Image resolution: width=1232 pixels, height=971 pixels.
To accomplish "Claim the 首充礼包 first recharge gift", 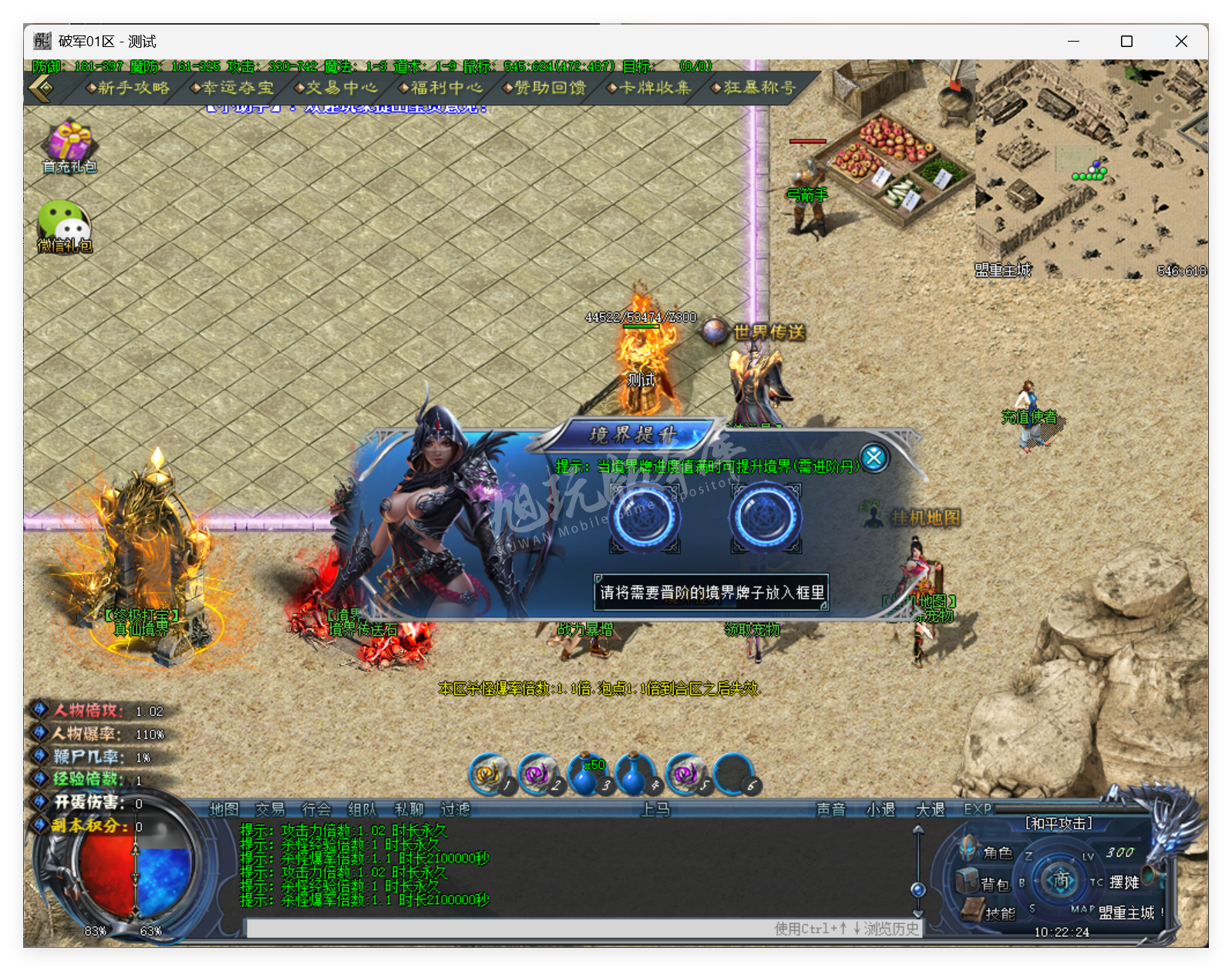I will (69, 146).
